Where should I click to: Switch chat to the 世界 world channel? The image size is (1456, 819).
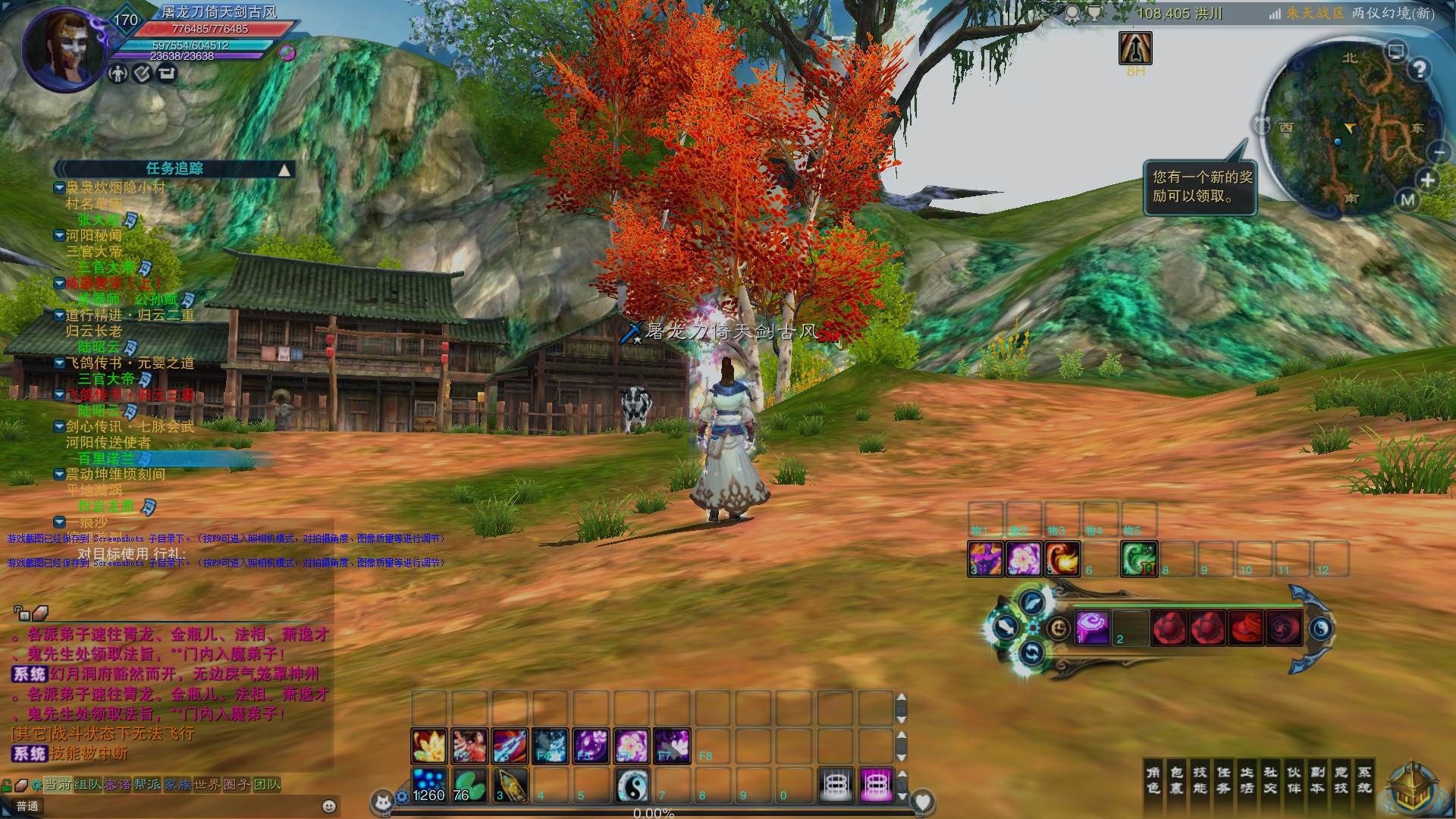[x=208, y=784]
